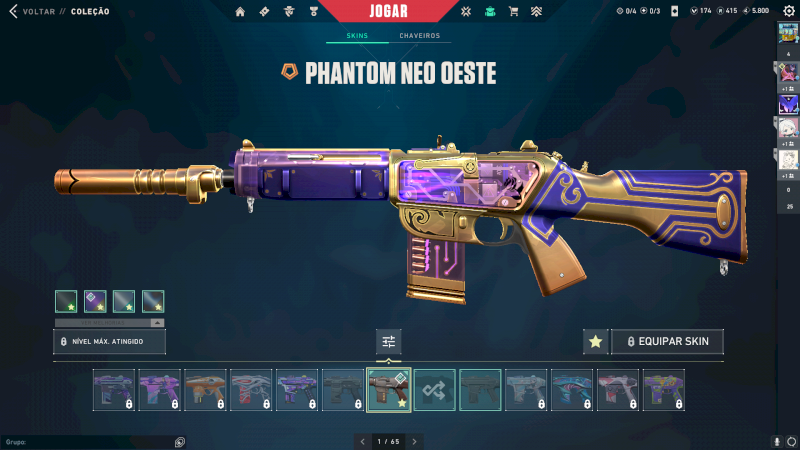This screenshot has height=450, width=800.
Task: Go to the previous skins page arrow
Action: point(362,441)
